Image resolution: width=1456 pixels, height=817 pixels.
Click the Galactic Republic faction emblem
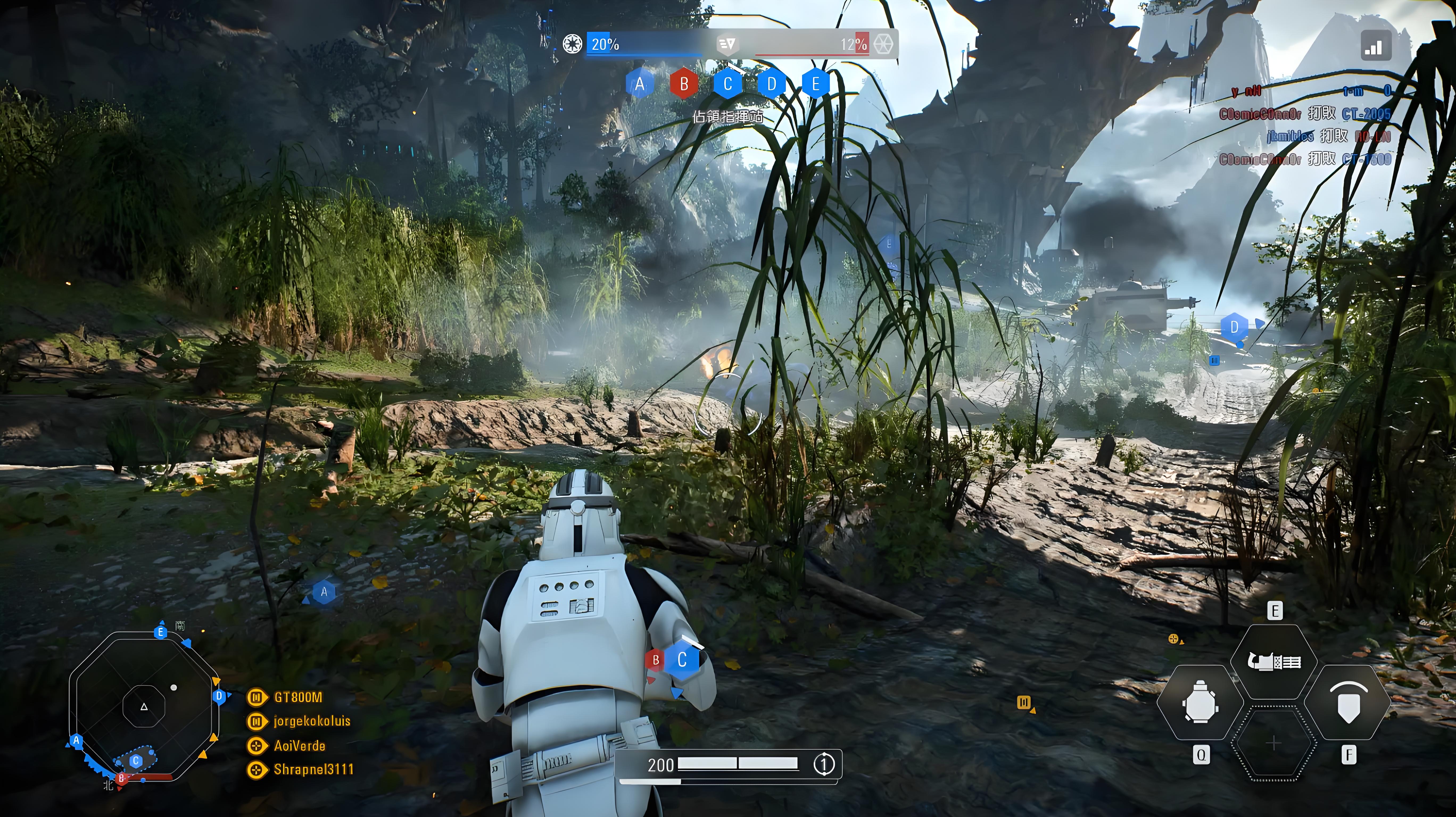tap(572, 44)
